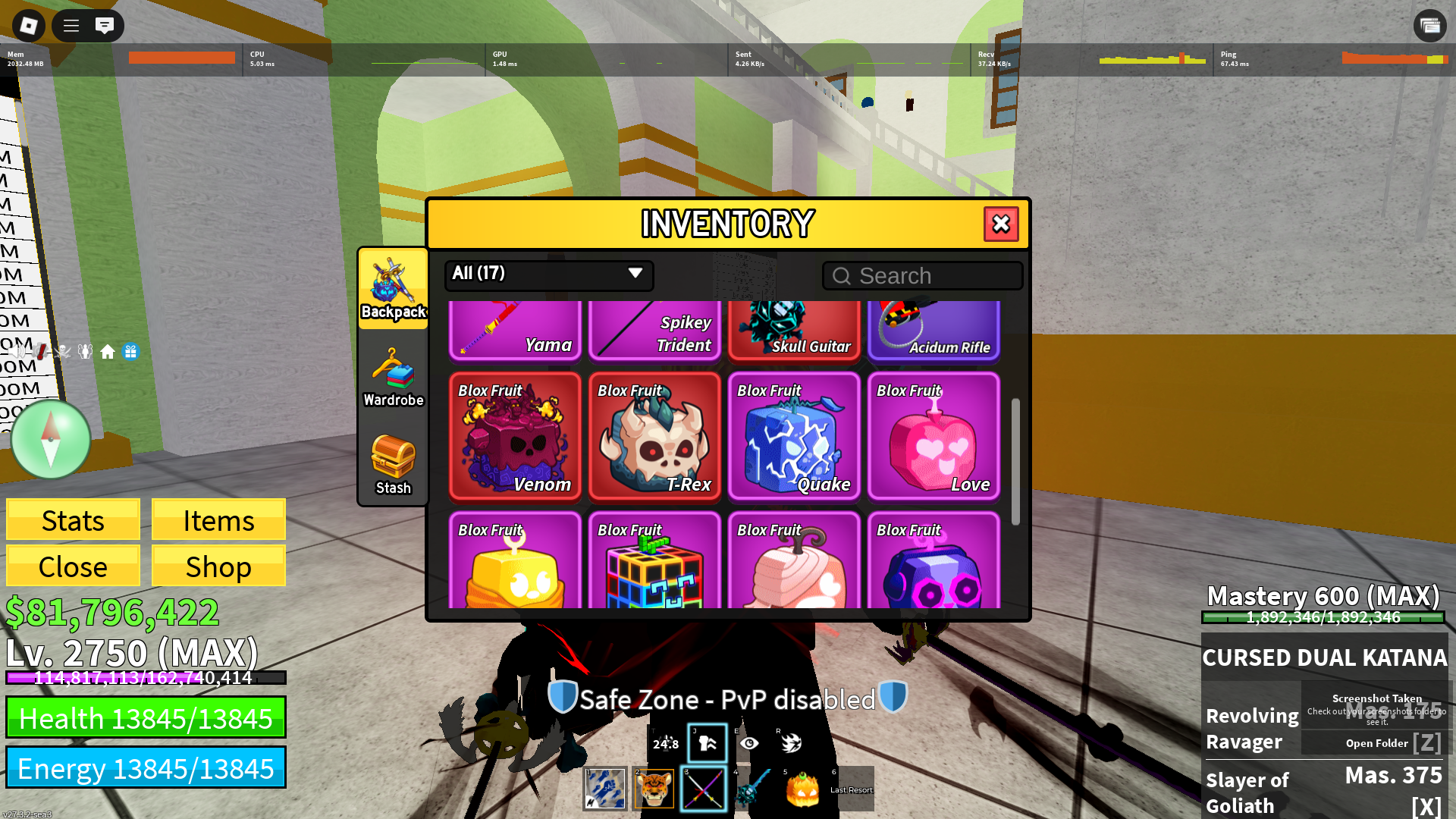Image resolution: width=1456 pixels, height=819 pixels.
Task: Click the yellow Close menu button
Action: [73, 566]
